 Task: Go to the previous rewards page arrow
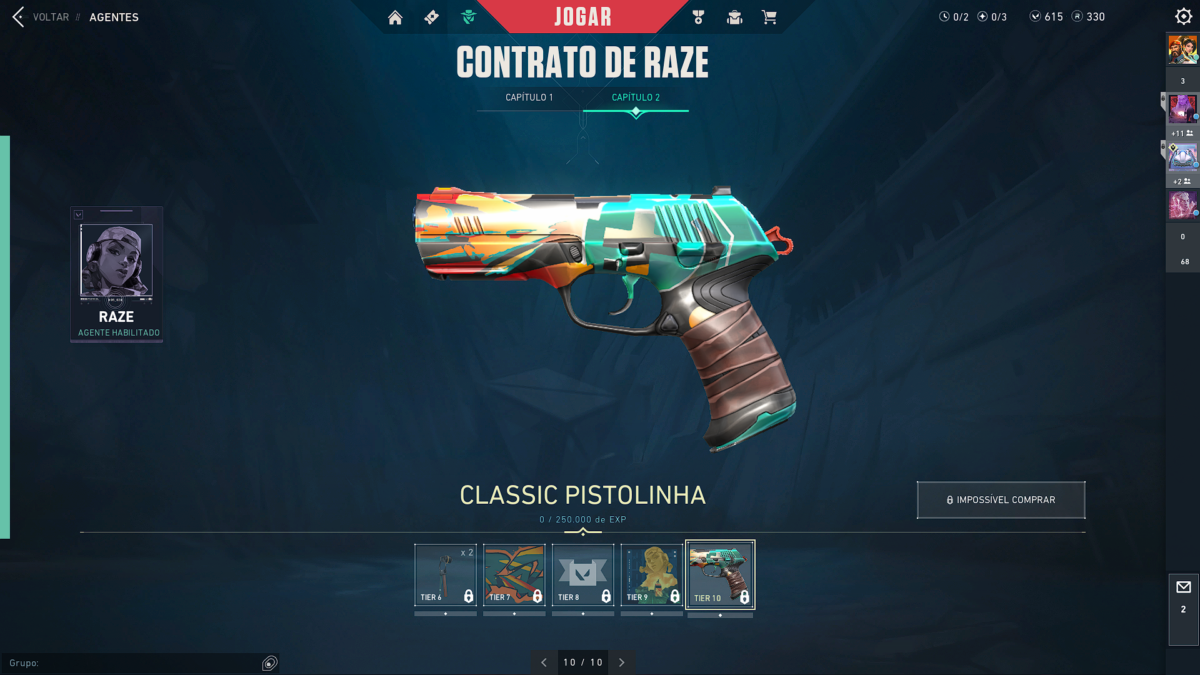coord(544,662)
